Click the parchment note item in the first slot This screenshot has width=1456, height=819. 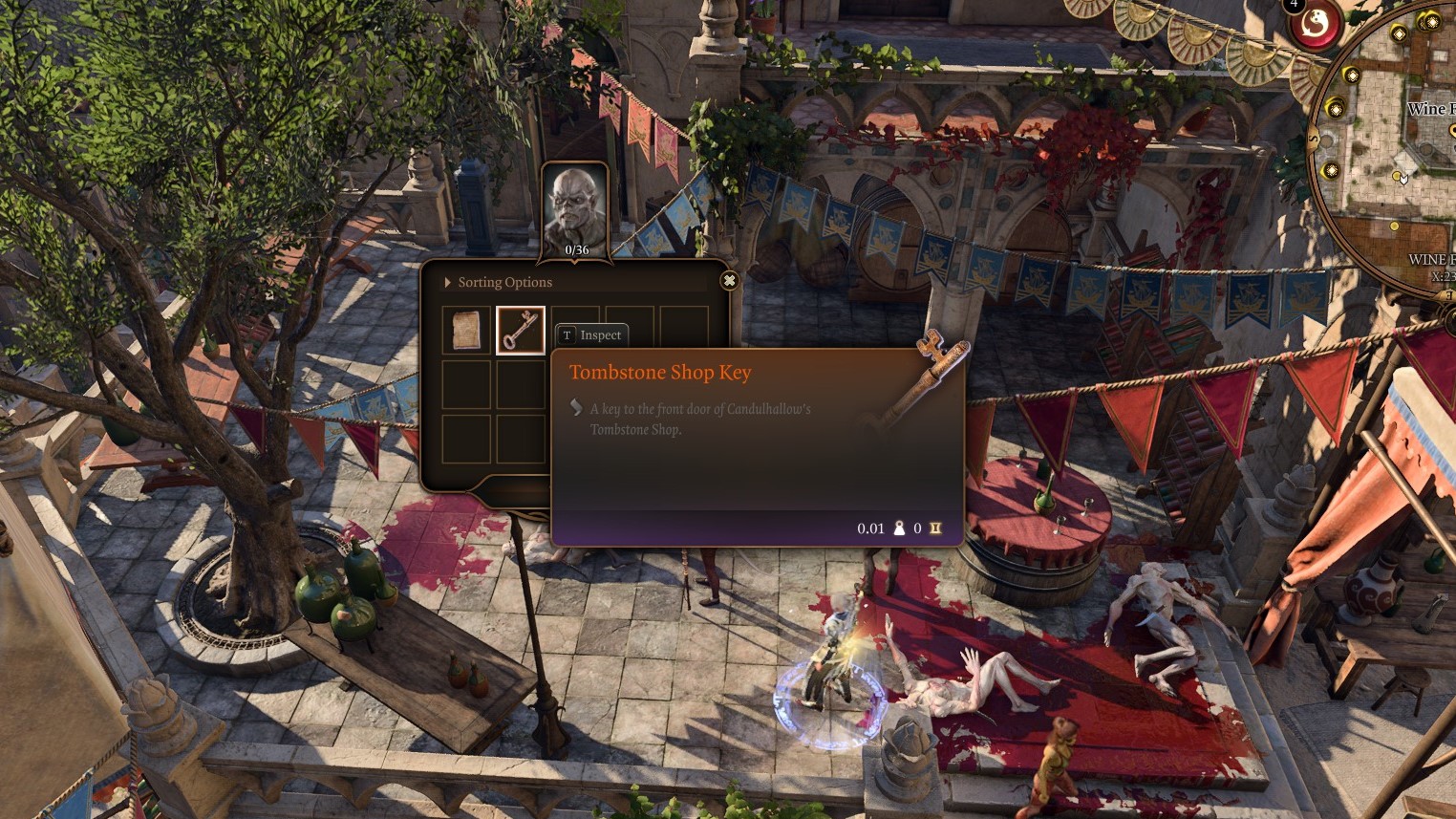point(465,329)
